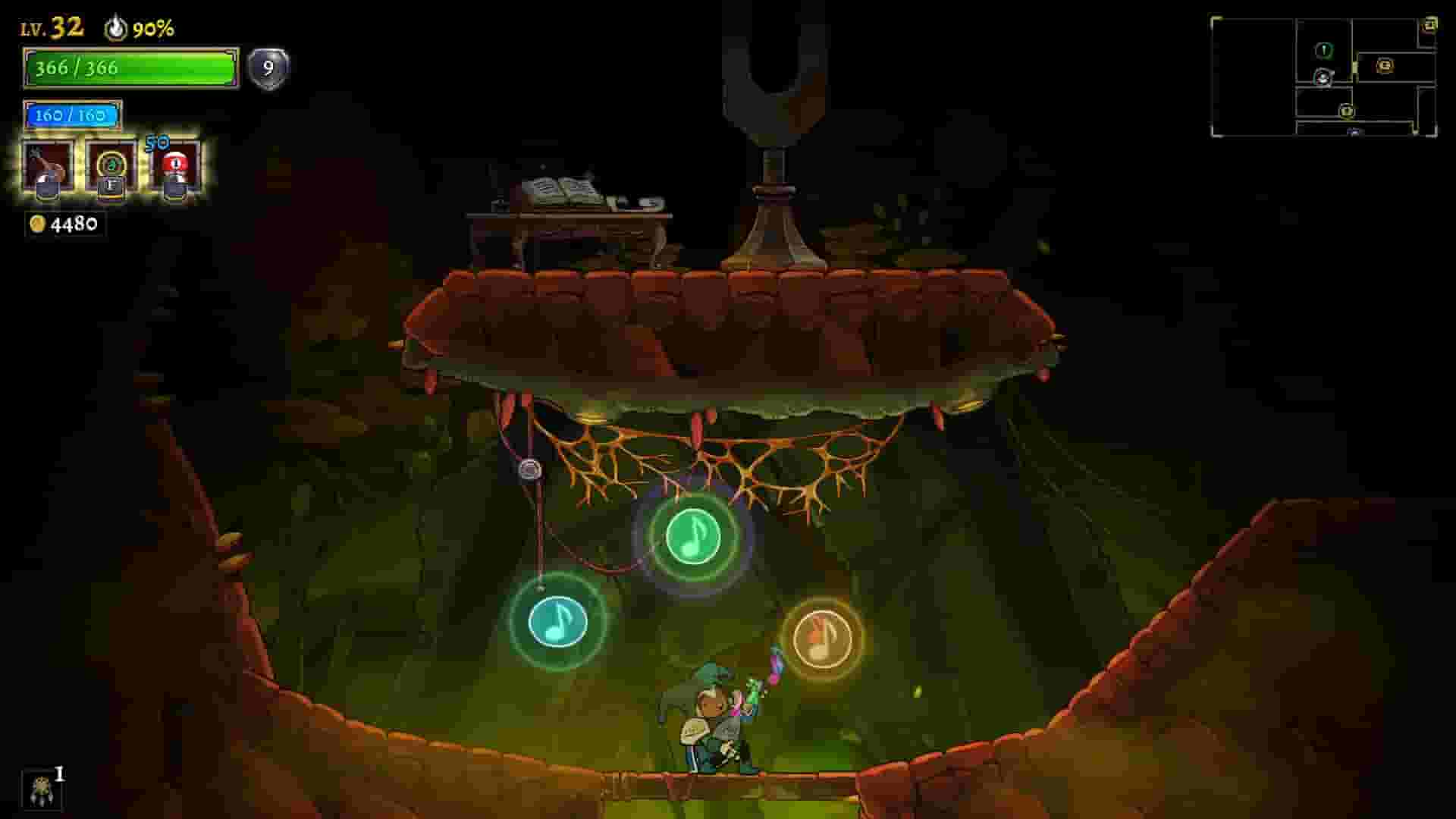Click the player position marker on the minimap
Viewport: 1456px width, 819px height.
1323,78
